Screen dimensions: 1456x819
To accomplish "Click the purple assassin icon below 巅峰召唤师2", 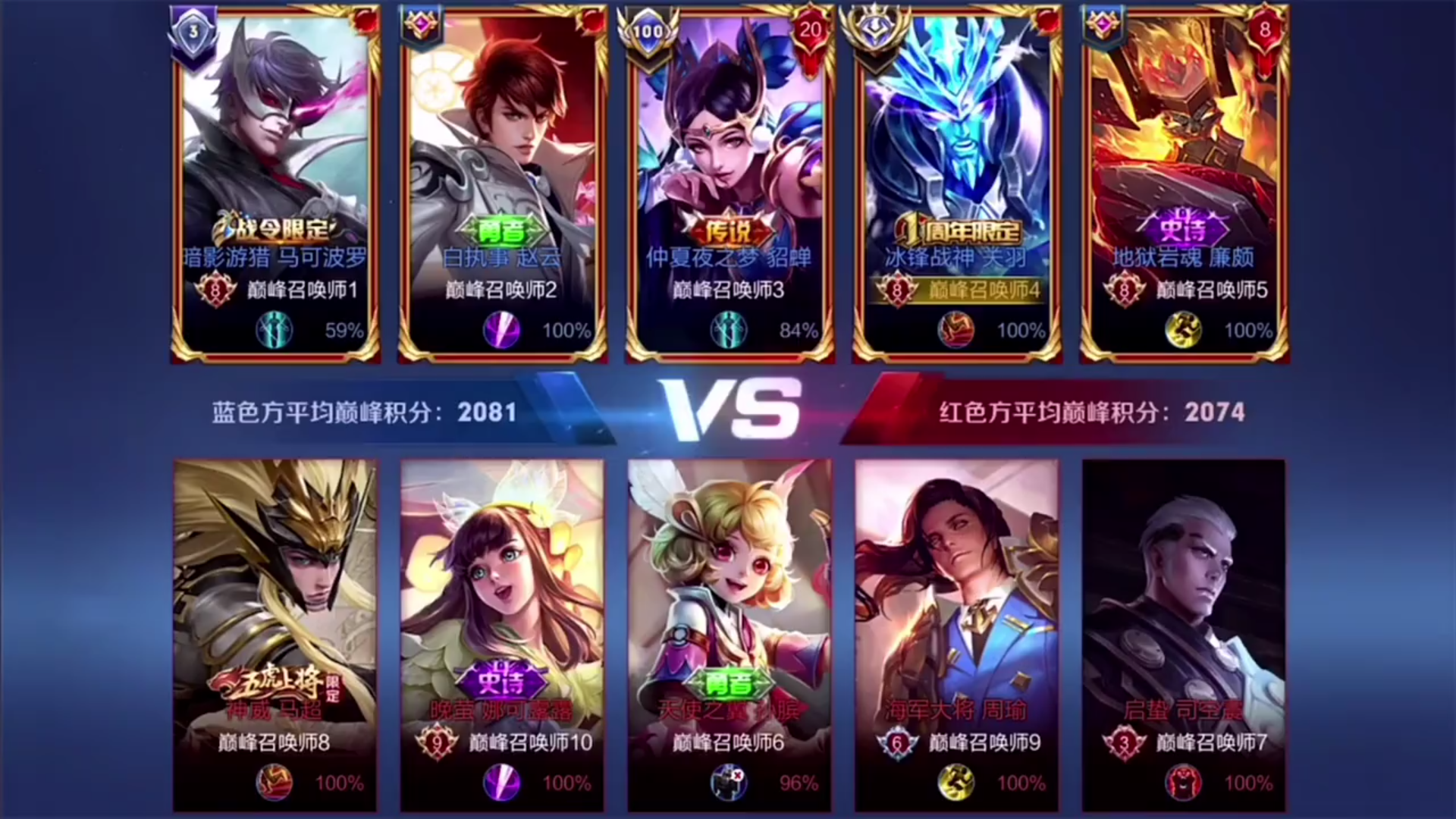I will click(500, 331).
